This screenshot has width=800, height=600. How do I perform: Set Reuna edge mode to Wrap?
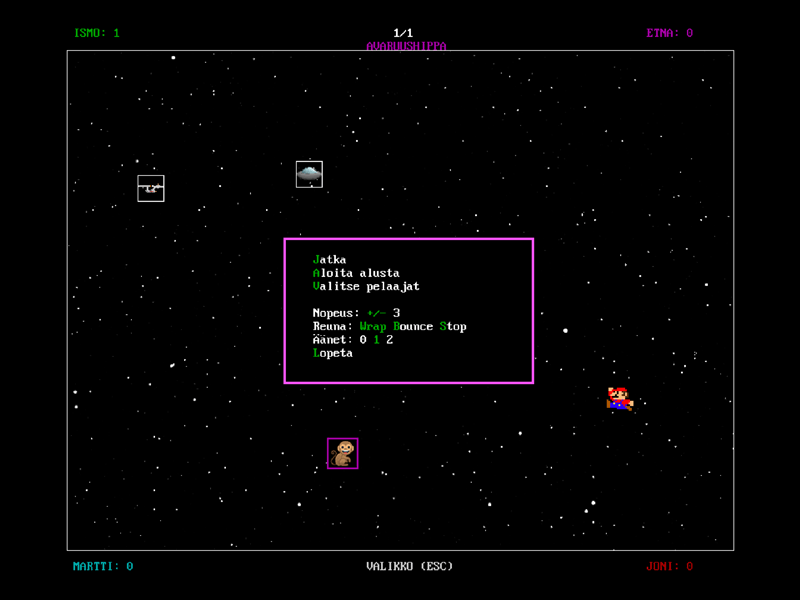373,326
